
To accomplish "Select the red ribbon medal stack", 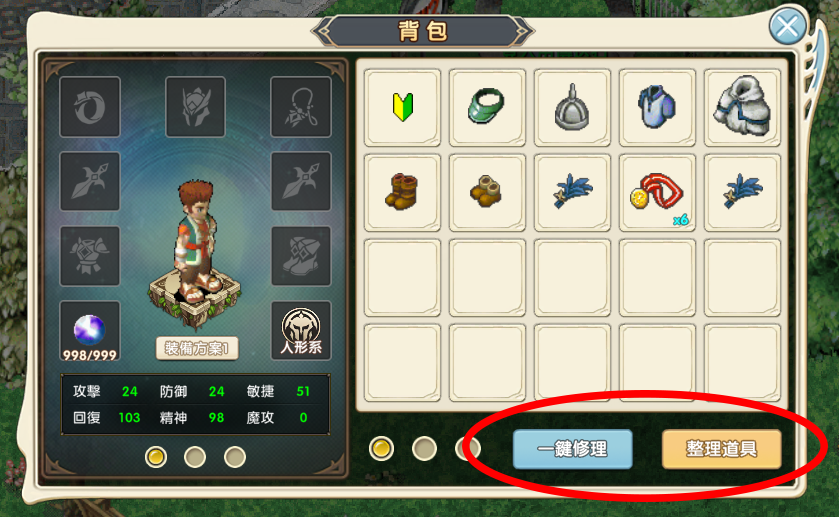I will 657,192.
